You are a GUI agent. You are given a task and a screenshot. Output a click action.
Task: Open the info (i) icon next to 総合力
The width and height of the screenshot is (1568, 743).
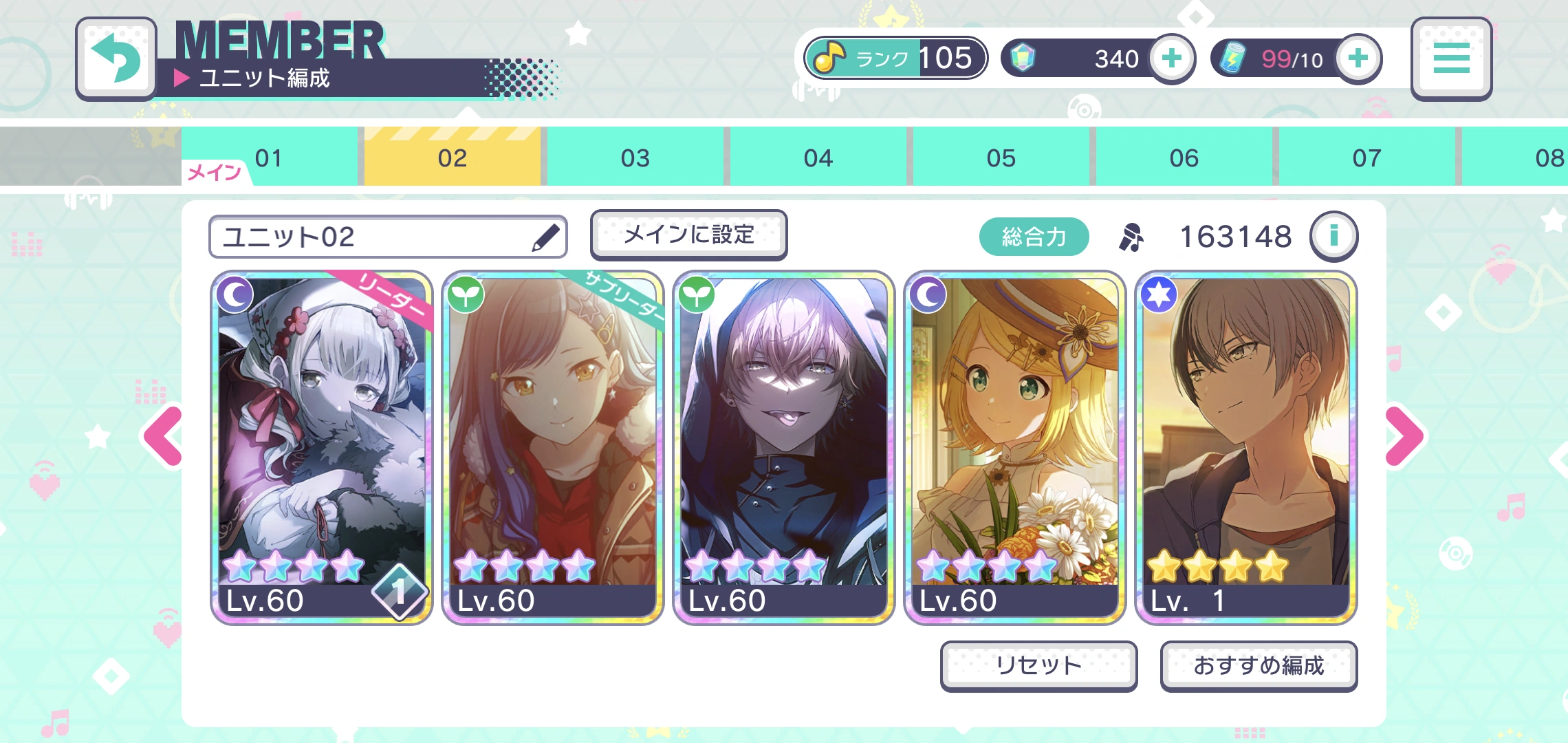1334,236
